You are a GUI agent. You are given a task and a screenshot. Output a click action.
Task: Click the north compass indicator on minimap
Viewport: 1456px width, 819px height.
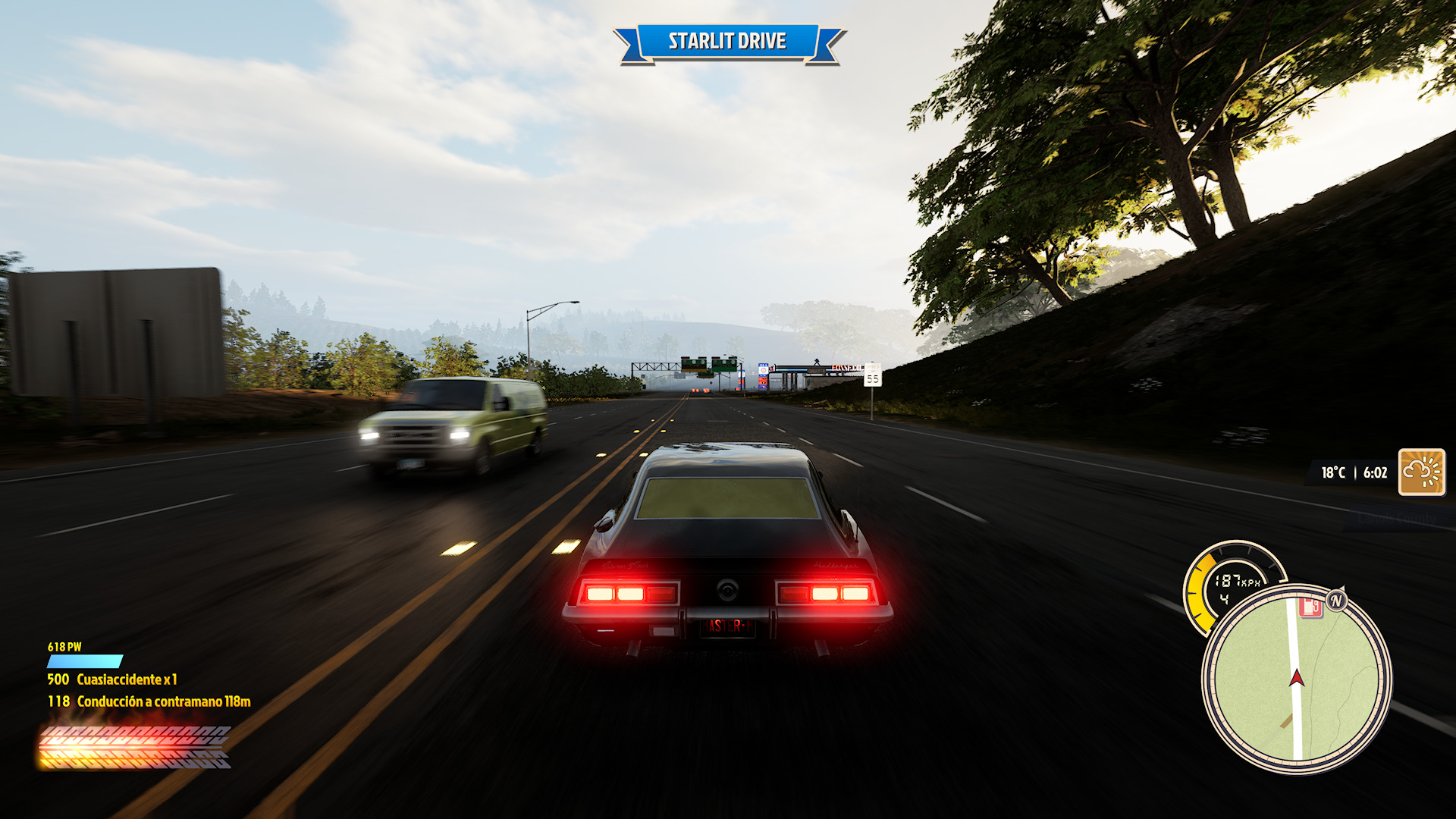(x=1336, y=601)
